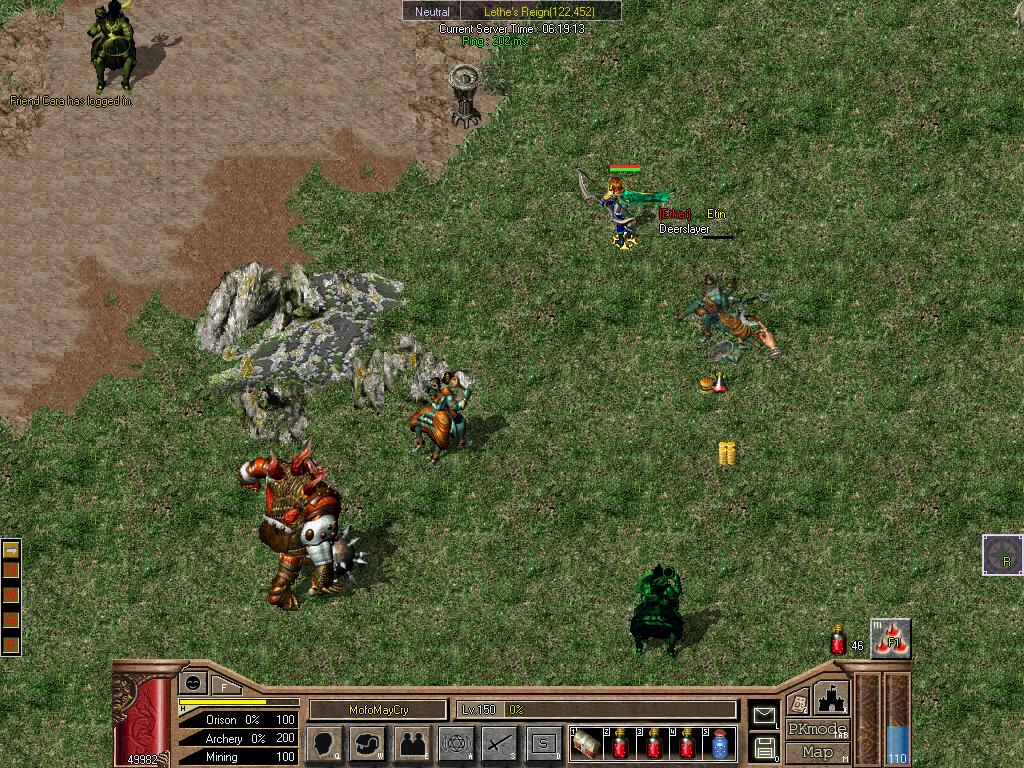The image size is (1024, 768).
Task: Click the round R button on right edge
Action: (1003, 556)
